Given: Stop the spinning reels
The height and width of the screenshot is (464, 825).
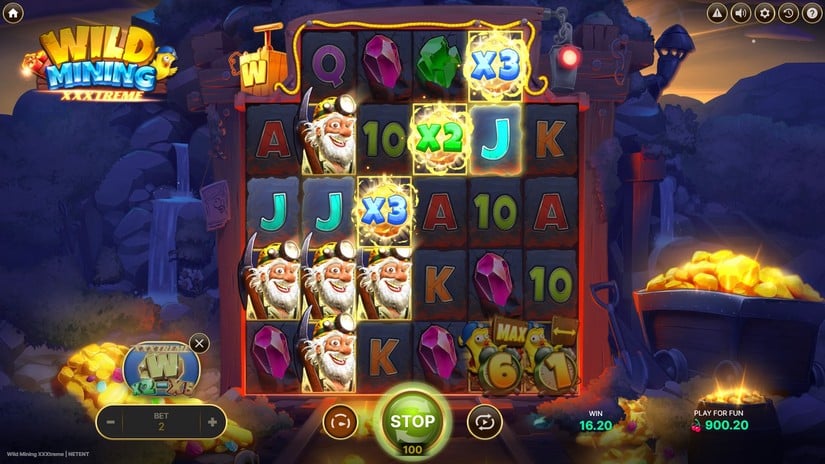Looking at the screenshot, I should [412, 420].
